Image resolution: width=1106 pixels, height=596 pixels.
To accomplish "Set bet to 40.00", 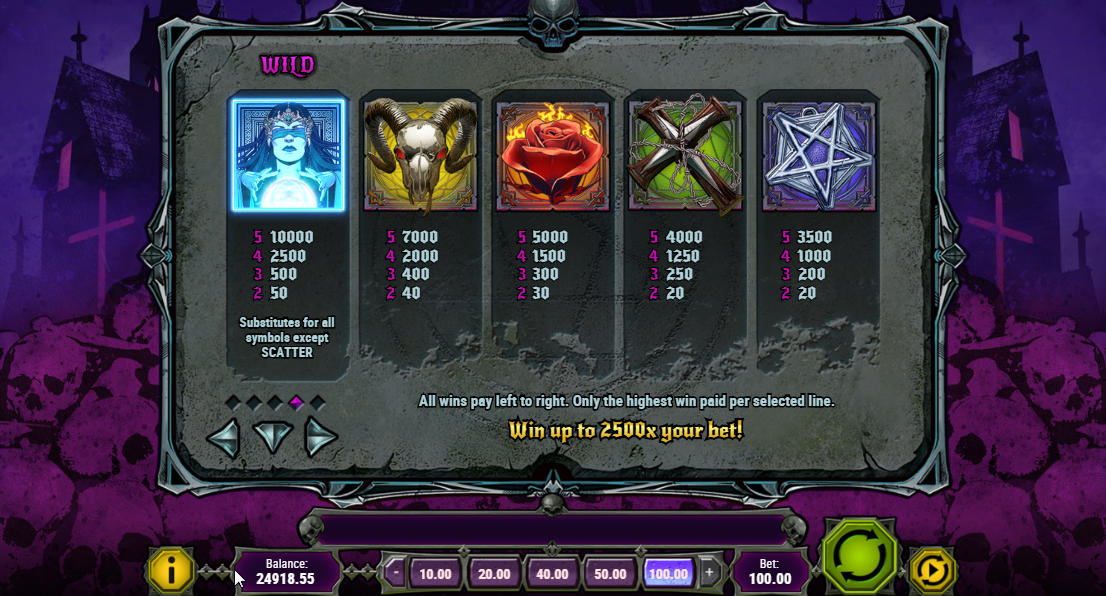I will [552, 574].
